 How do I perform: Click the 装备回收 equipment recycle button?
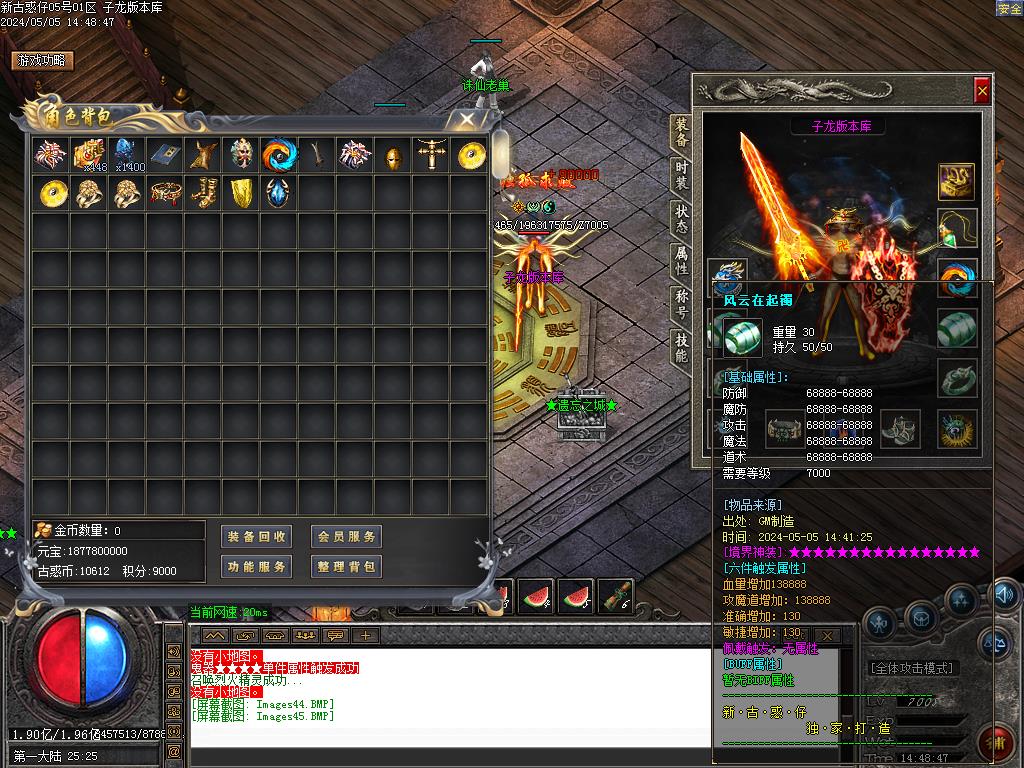[256, 537]
